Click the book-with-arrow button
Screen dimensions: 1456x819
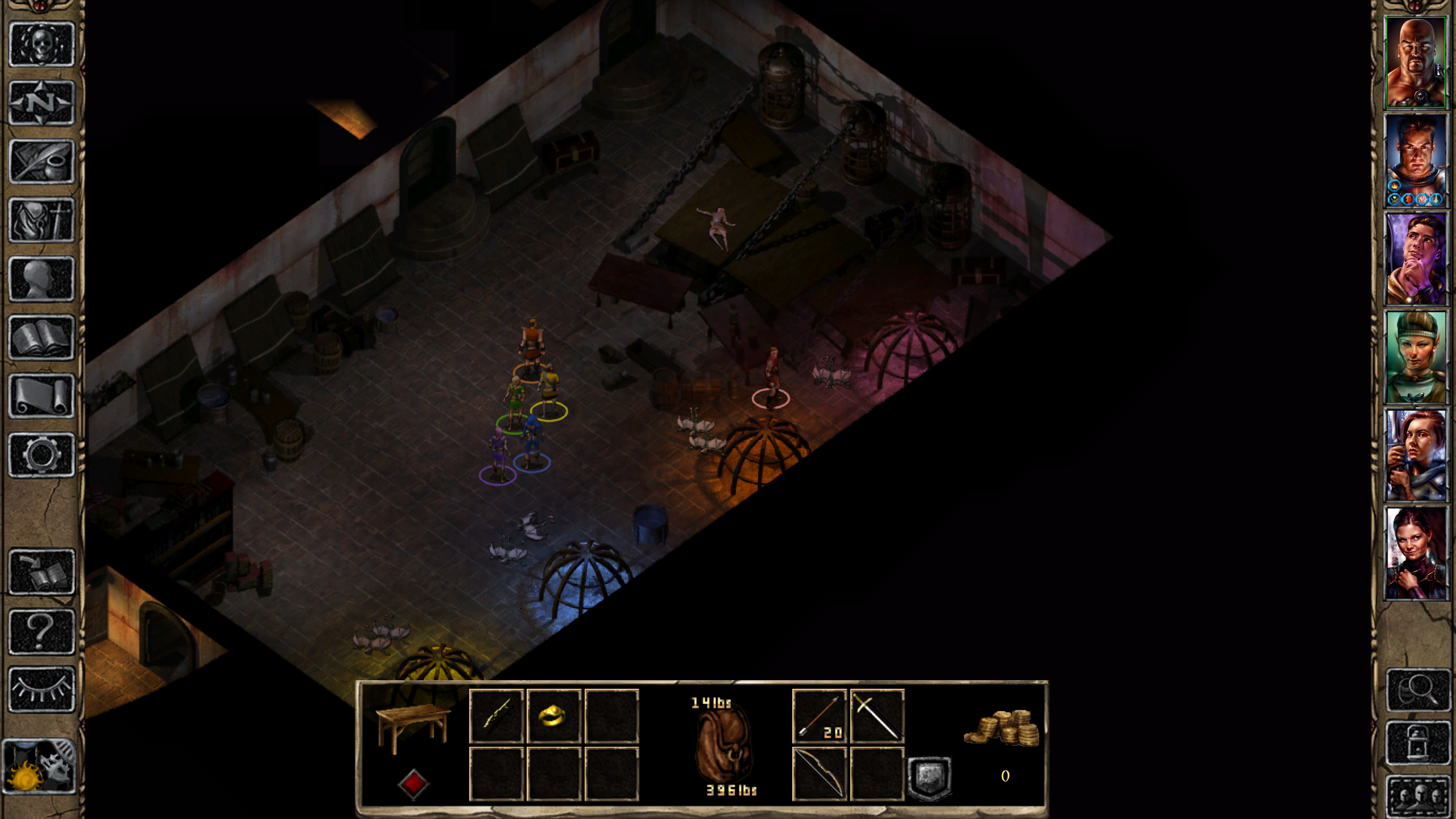pyautogui.click(x=42, y=572)
